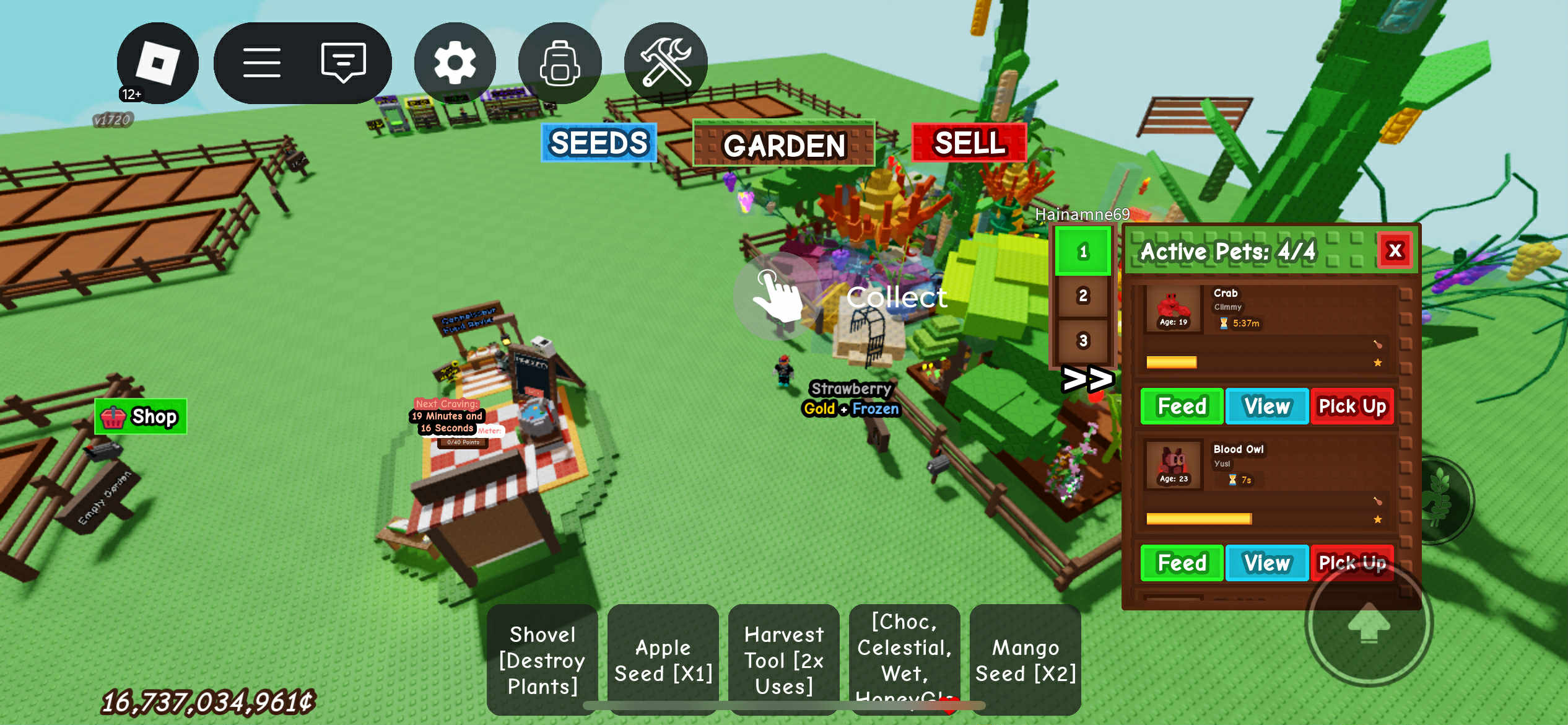Teleport to the SELL stand
The image size is (1568, 725).
(969, 143)
